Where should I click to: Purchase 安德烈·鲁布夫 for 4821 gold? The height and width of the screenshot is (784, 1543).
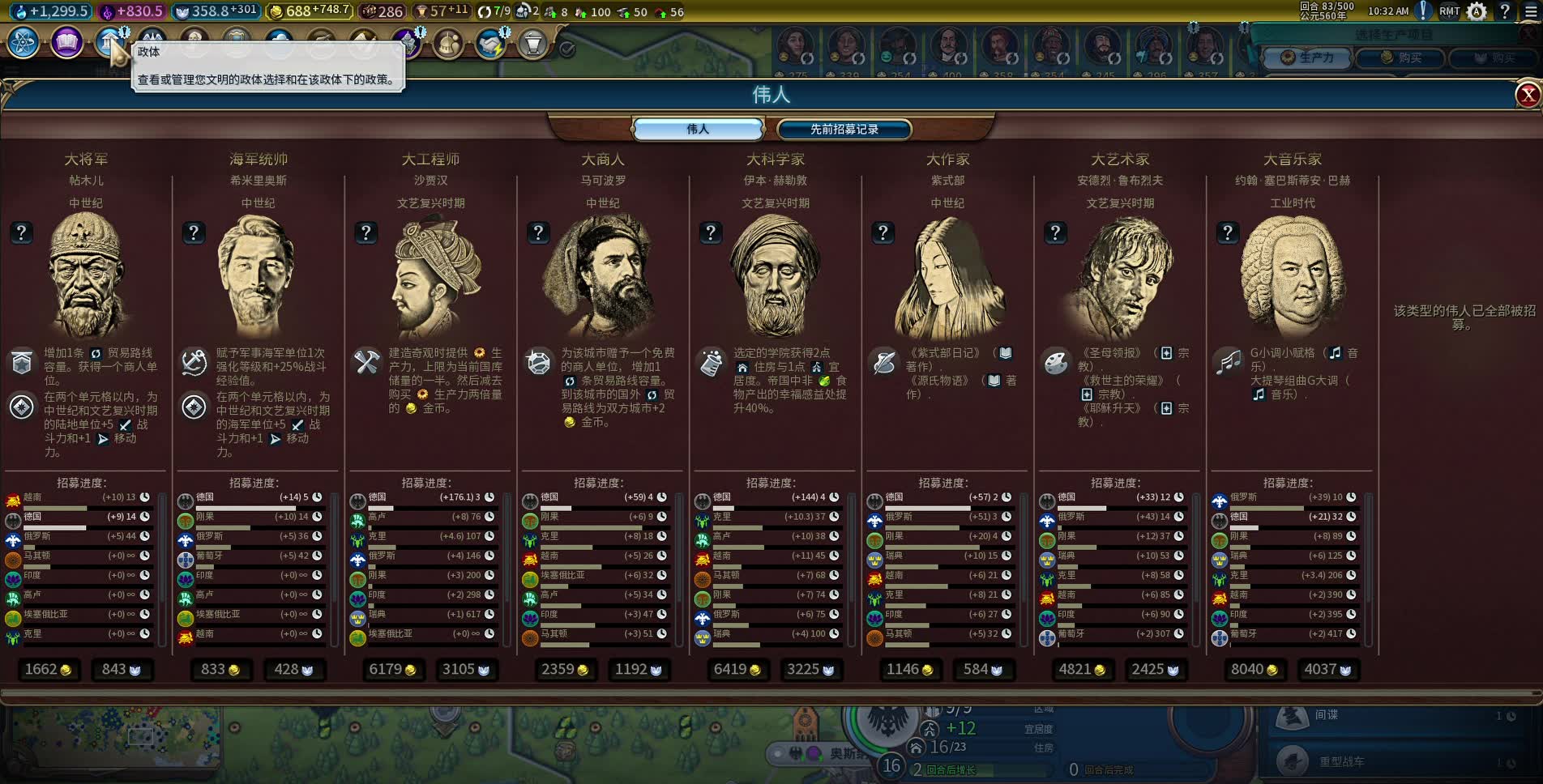(1082, 670)
